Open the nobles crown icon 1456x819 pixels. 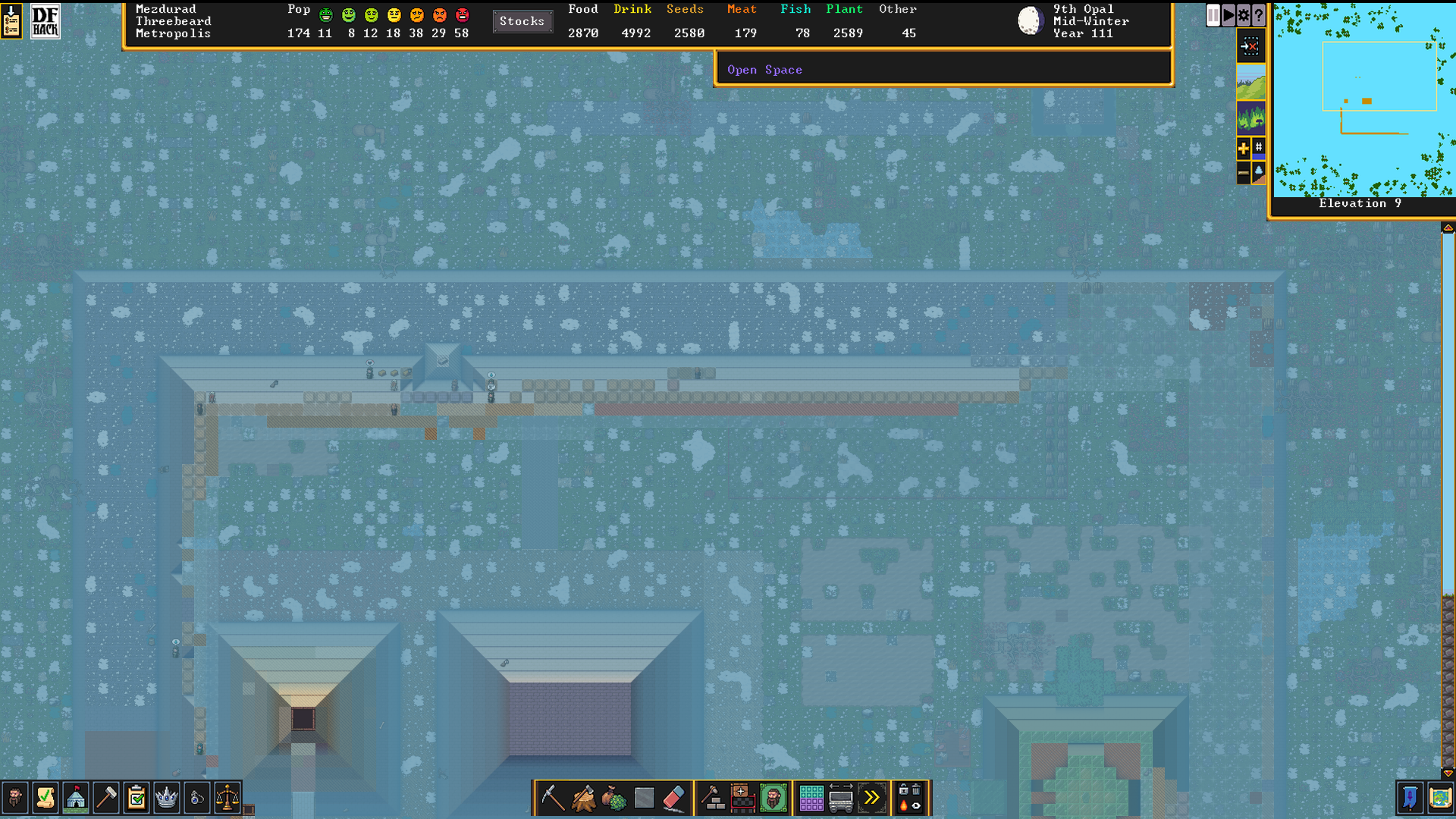(167, 798)
